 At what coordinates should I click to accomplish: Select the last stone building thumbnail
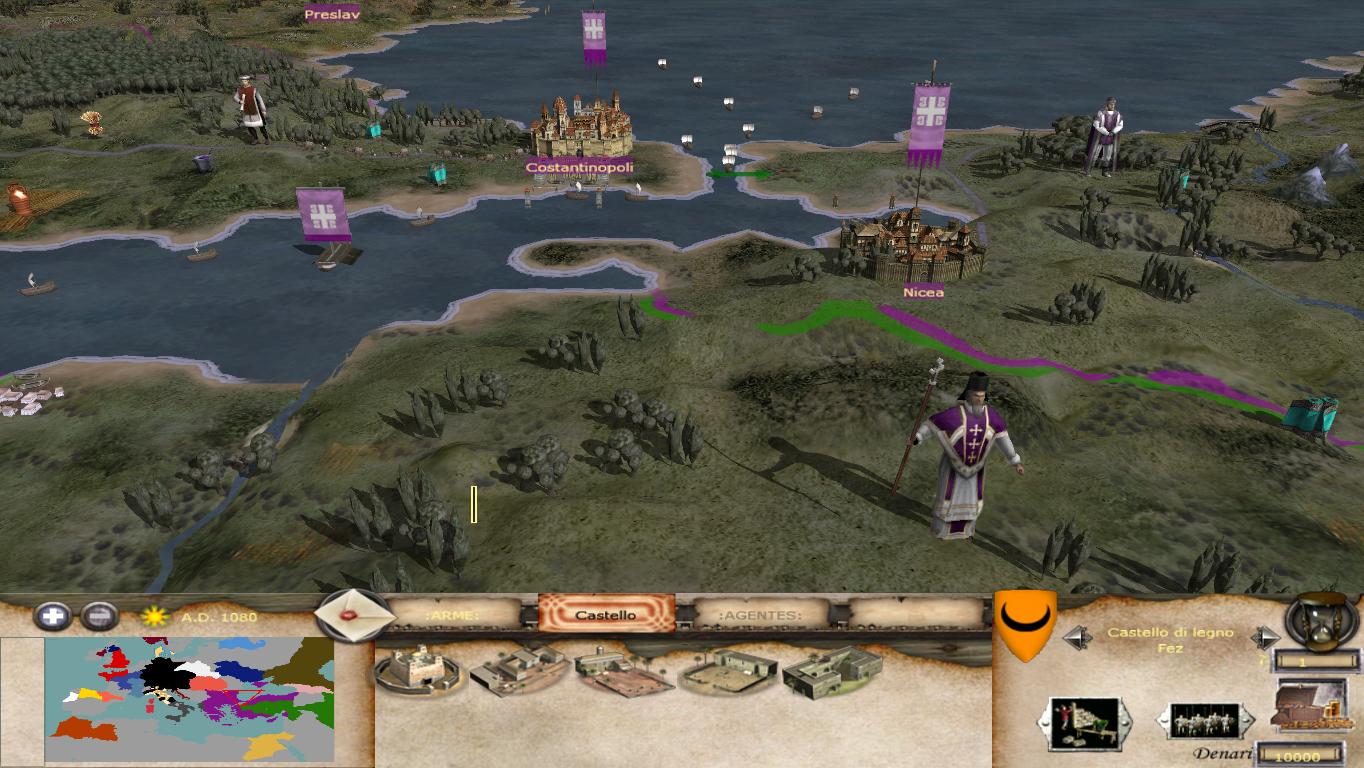click(831, 670)
